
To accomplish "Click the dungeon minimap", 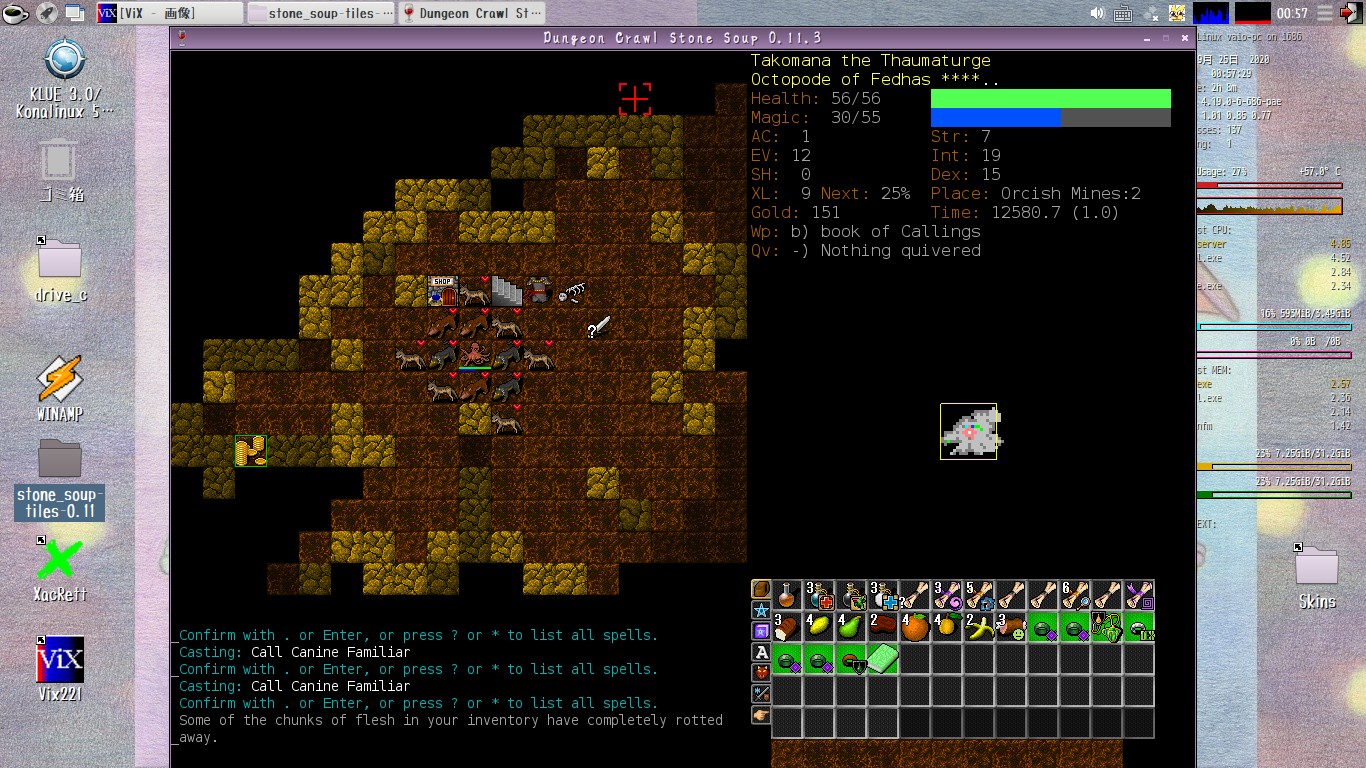I will 969,431.
